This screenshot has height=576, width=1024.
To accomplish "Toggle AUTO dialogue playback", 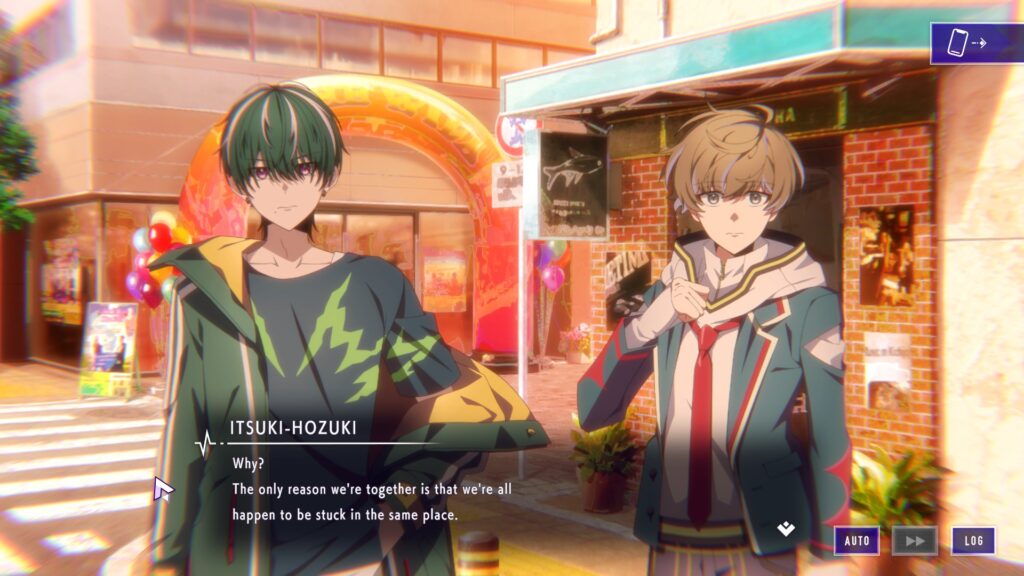I will tap(857, 541).
